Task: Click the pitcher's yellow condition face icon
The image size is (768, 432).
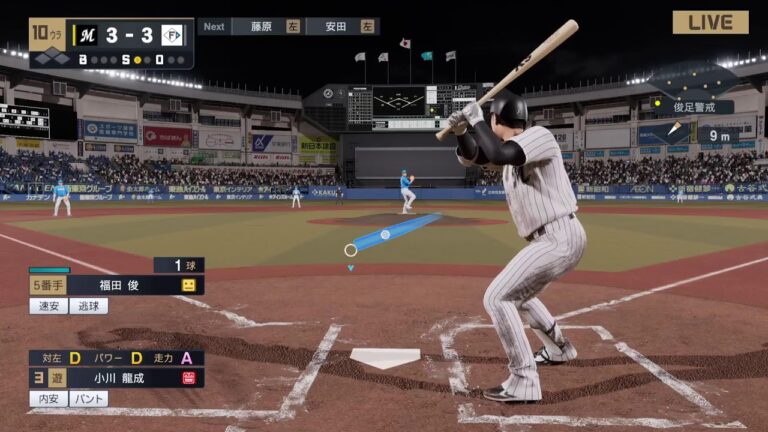Action: point(188,285)
